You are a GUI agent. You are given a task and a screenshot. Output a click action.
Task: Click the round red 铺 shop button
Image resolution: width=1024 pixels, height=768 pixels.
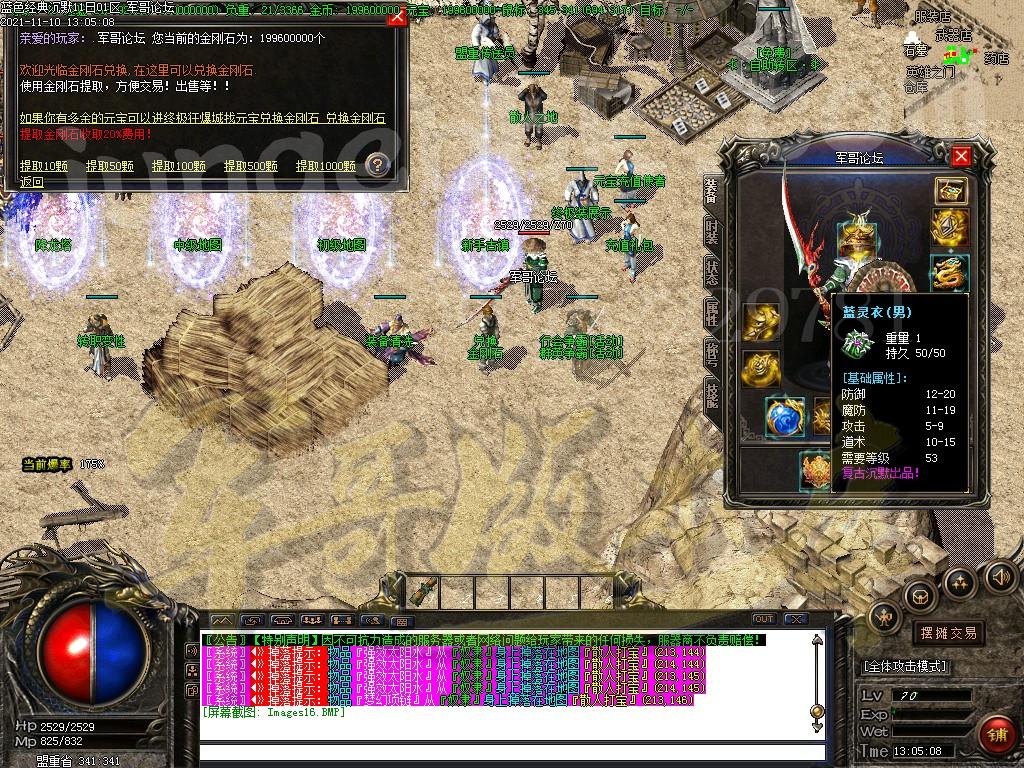[996, 734]
